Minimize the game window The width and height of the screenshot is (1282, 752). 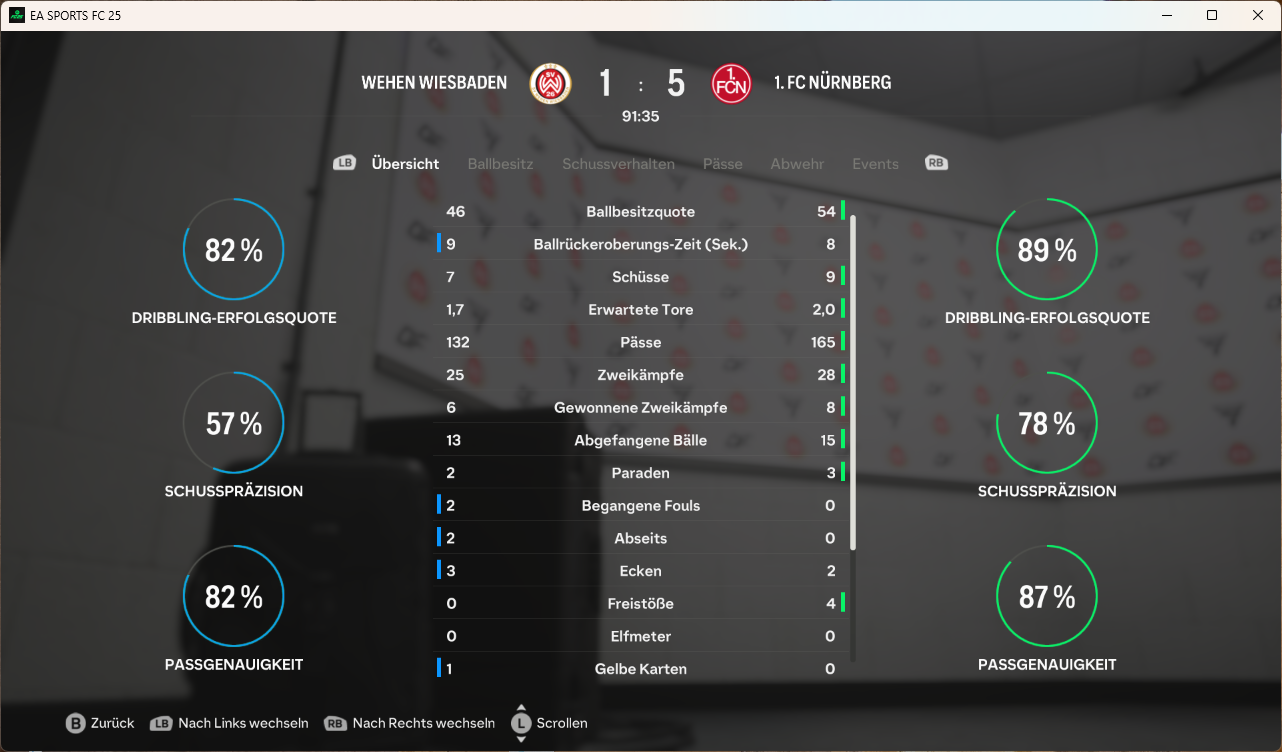[1166, 15]
